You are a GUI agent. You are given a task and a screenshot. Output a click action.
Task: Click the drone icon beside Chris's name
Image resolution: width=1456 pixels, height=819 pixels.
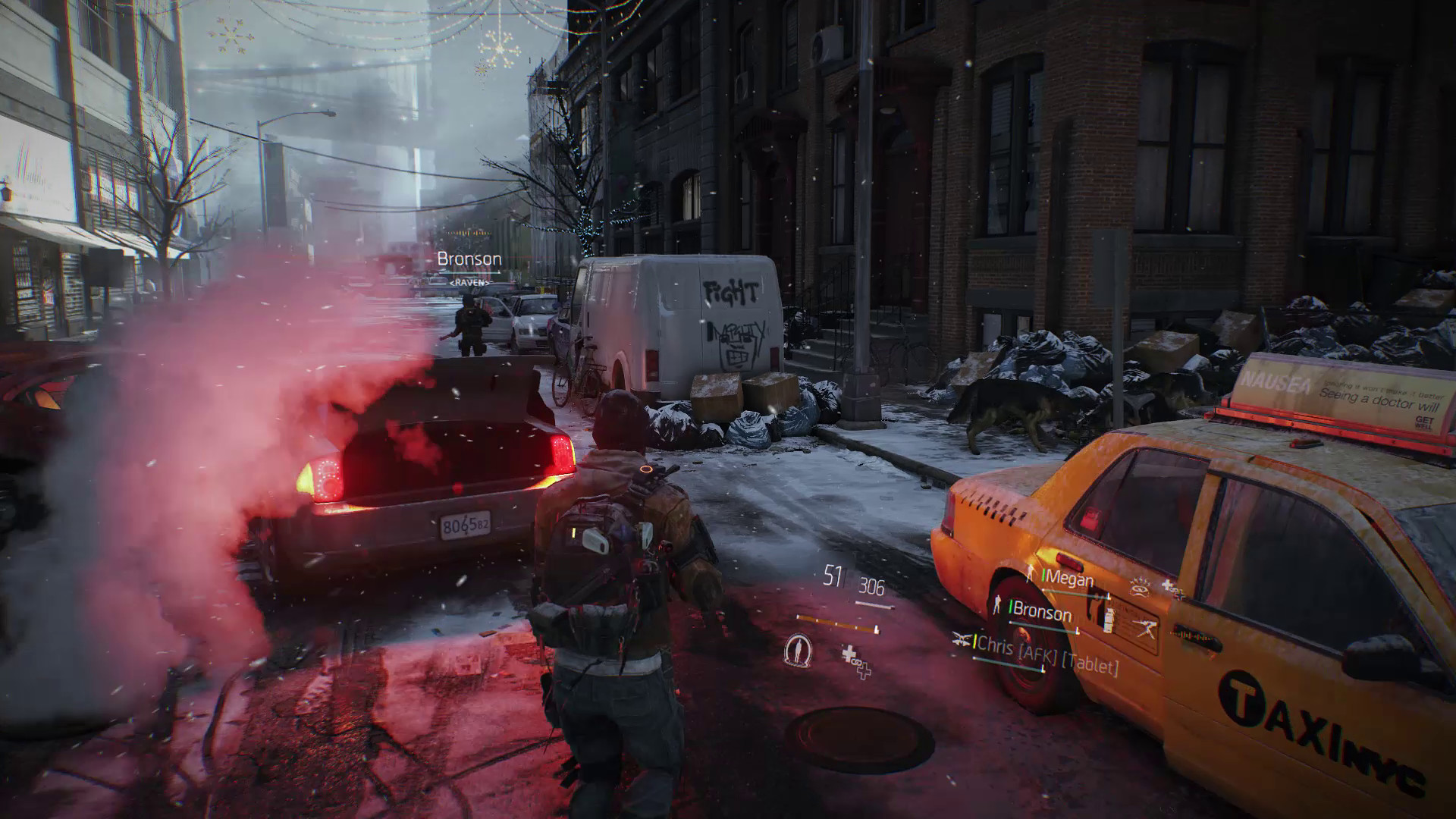[x=963, y=639]
